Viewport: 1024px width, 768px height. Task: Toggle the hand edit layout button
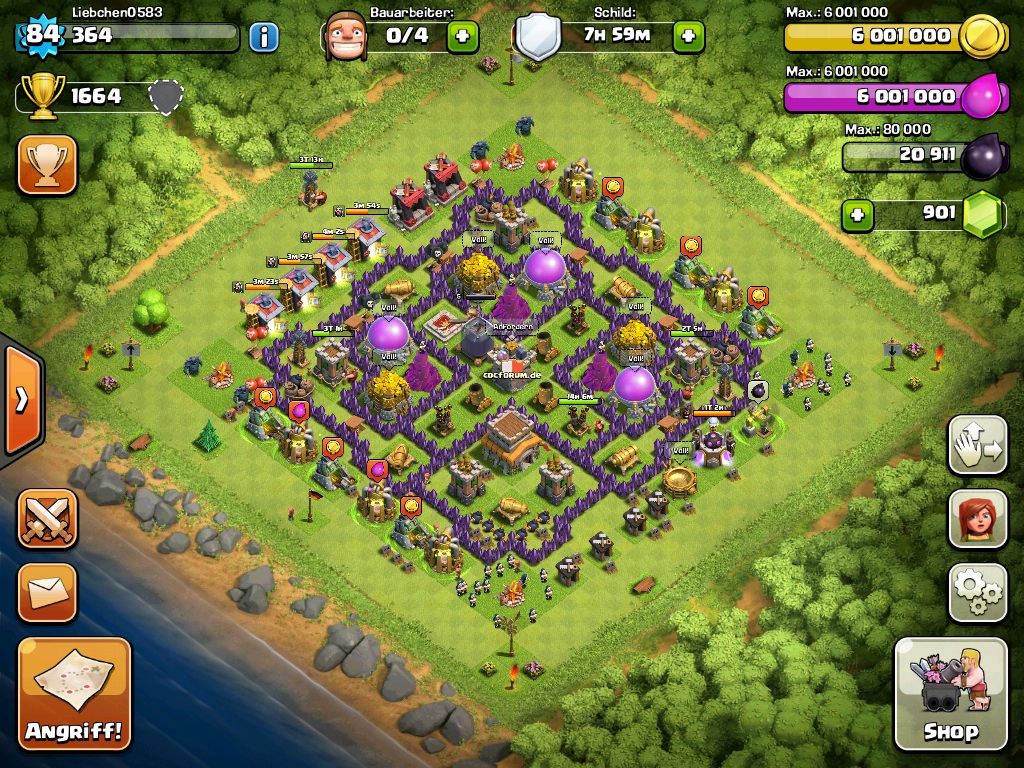click(977, 444)
